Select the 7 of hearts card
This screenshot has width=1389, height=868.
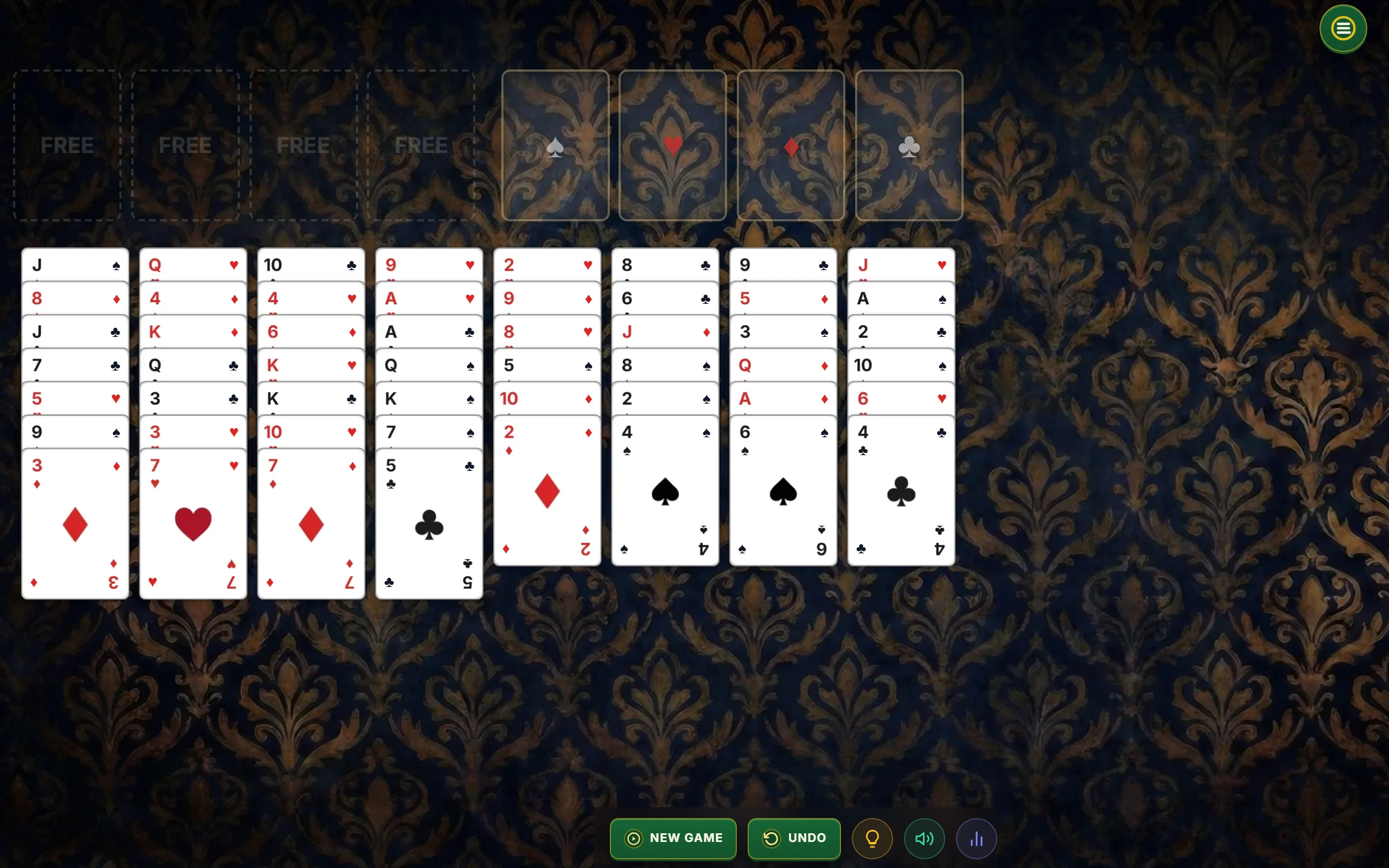coord(193,524)
